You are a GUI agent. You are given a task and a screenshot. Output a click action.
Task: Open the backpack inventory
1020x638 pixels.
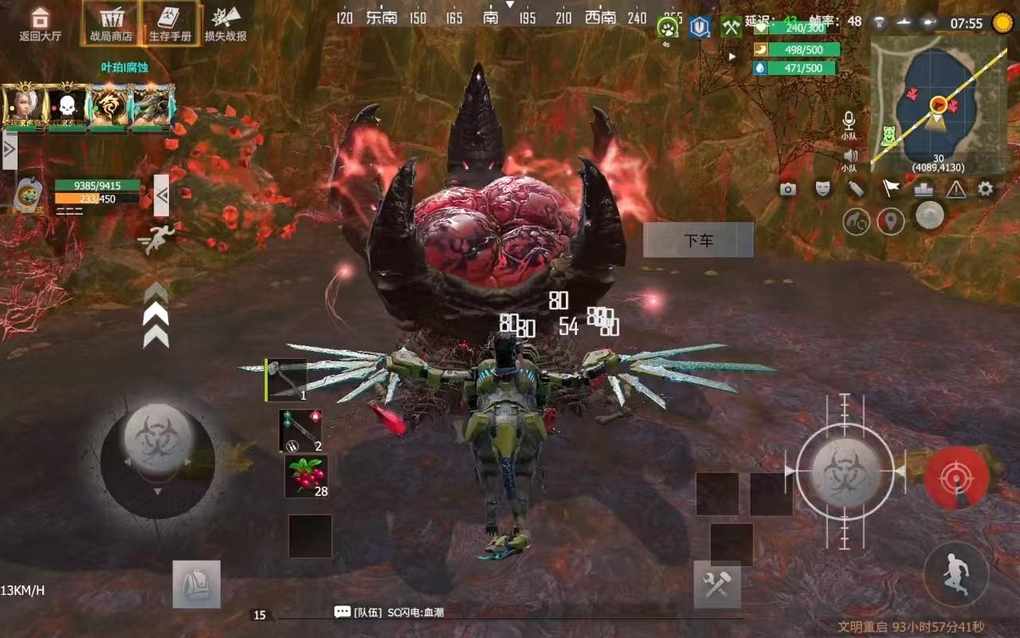[196, 584]
